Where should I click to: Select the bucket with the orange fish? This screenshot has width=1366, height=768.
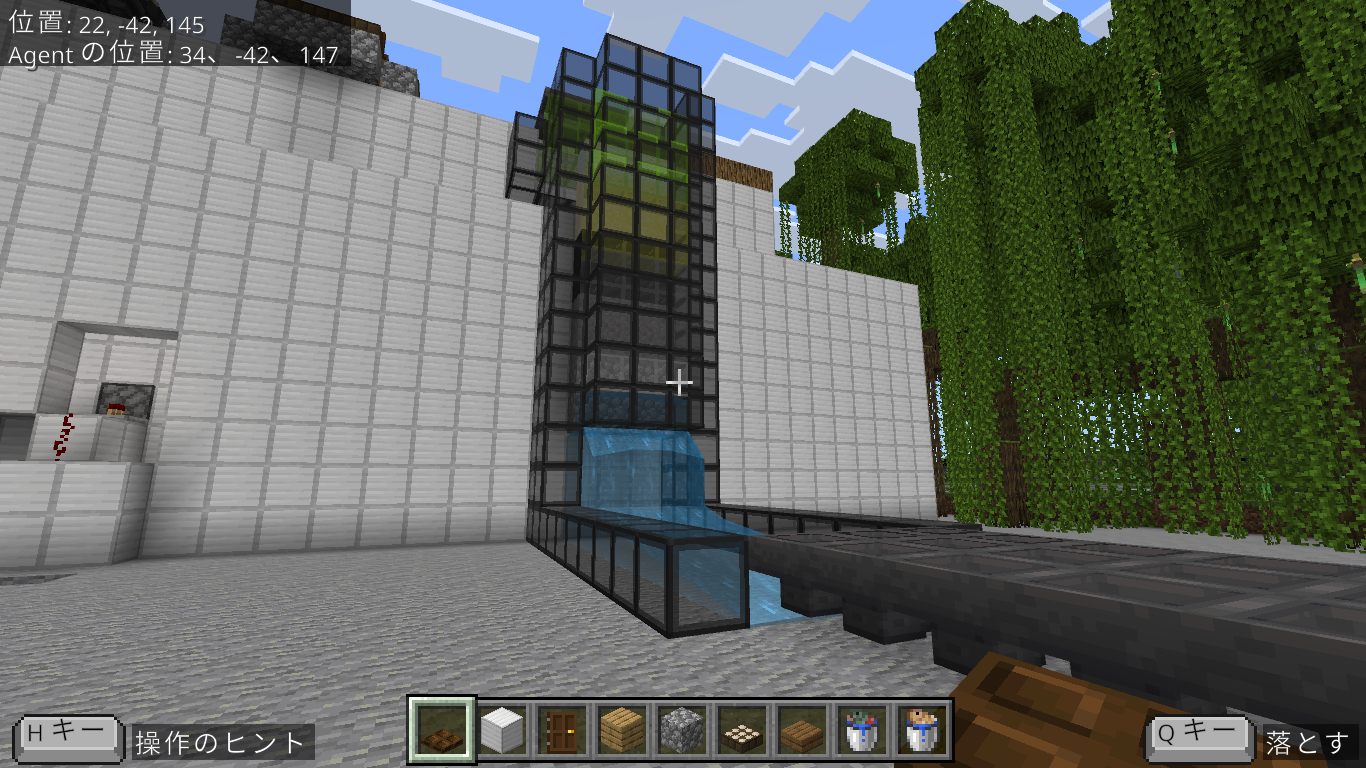pyautogui.click(x=918, y=730)
